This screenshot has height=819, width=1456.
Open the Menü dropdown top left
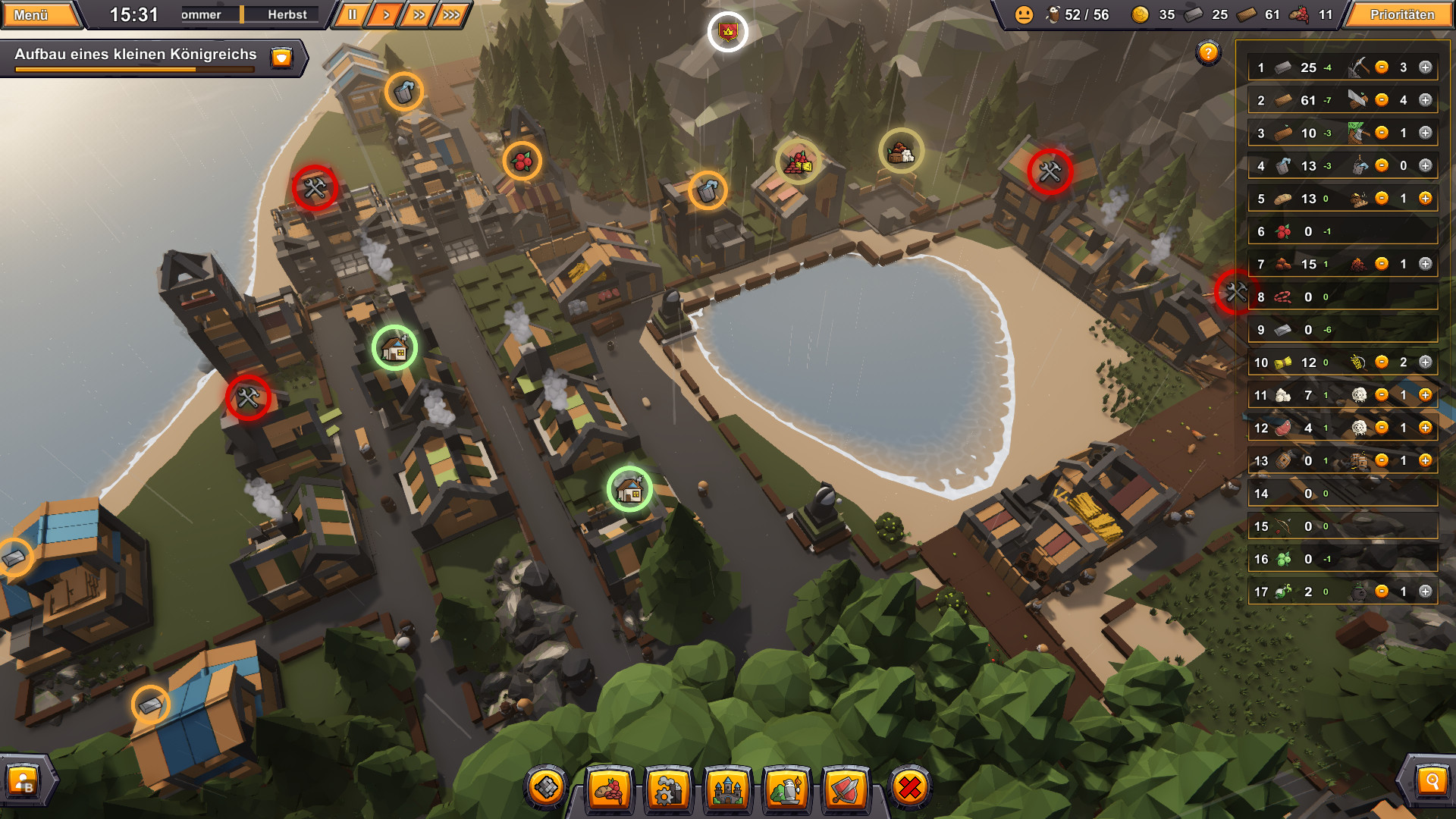(32, 13)
